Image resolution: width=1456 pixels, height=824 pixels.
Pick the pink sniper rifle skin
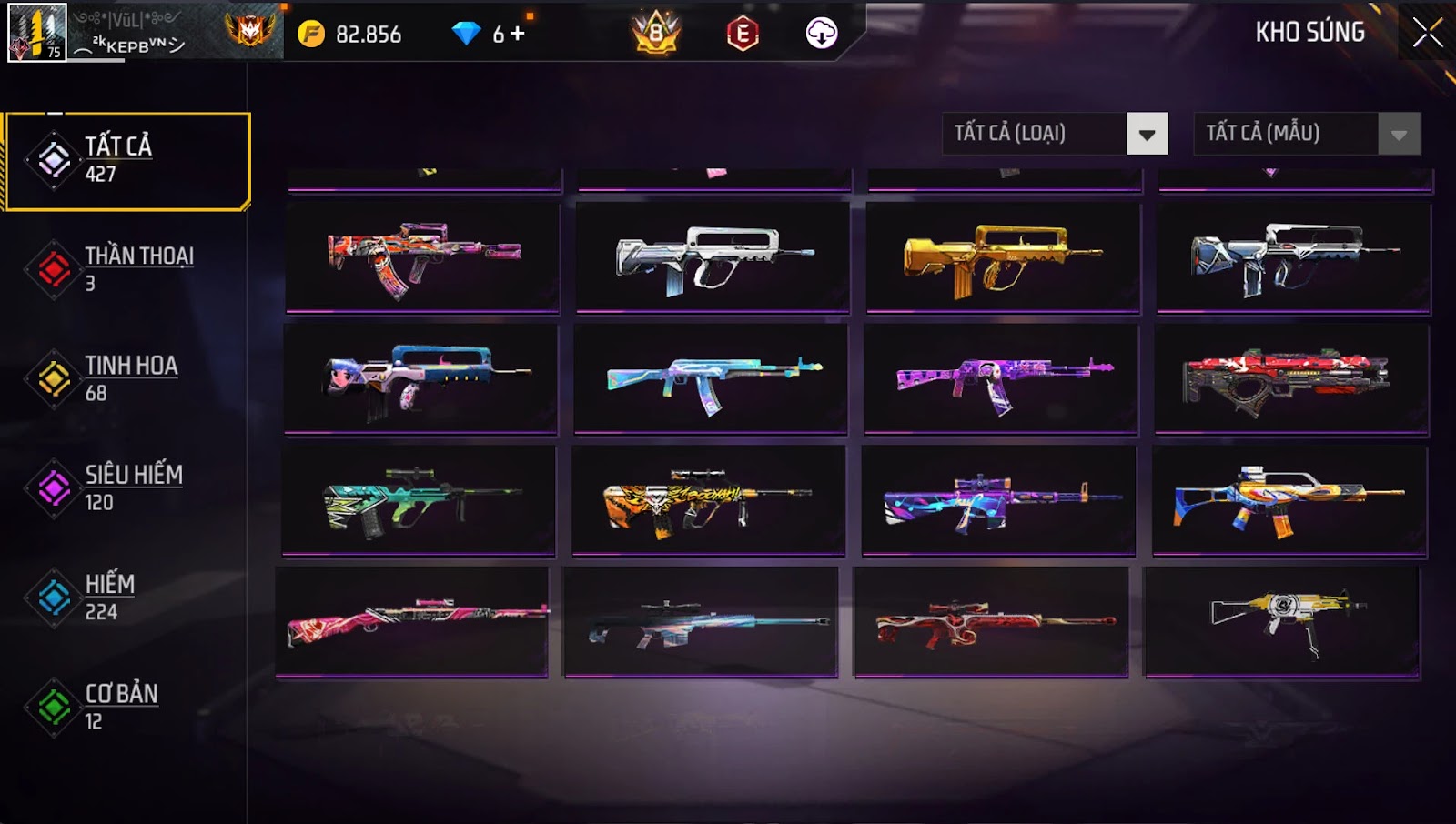(x=412, y=621)
